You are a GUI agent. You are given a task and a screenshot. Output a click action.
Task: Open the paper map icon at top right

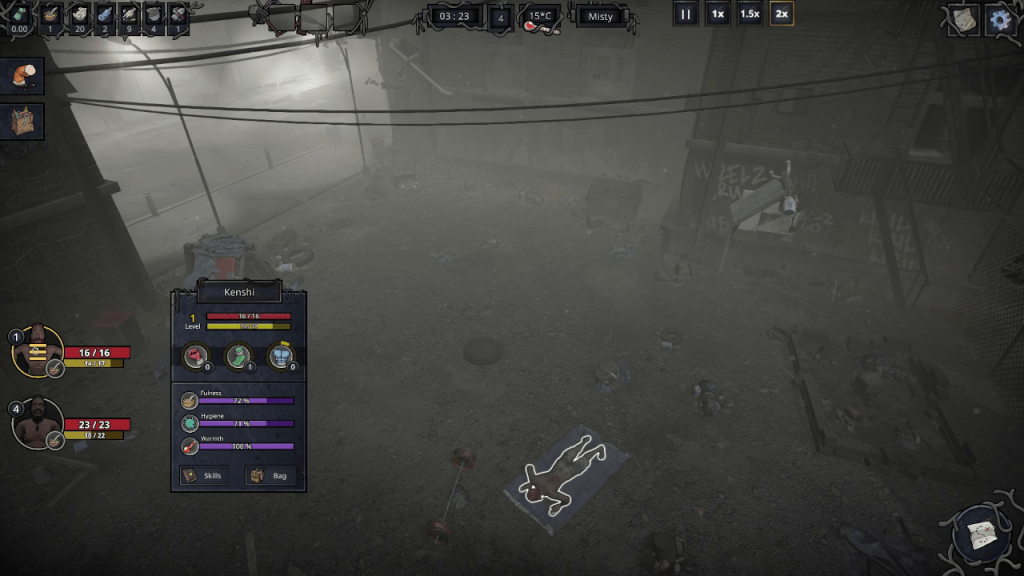(x=963, y=19)
